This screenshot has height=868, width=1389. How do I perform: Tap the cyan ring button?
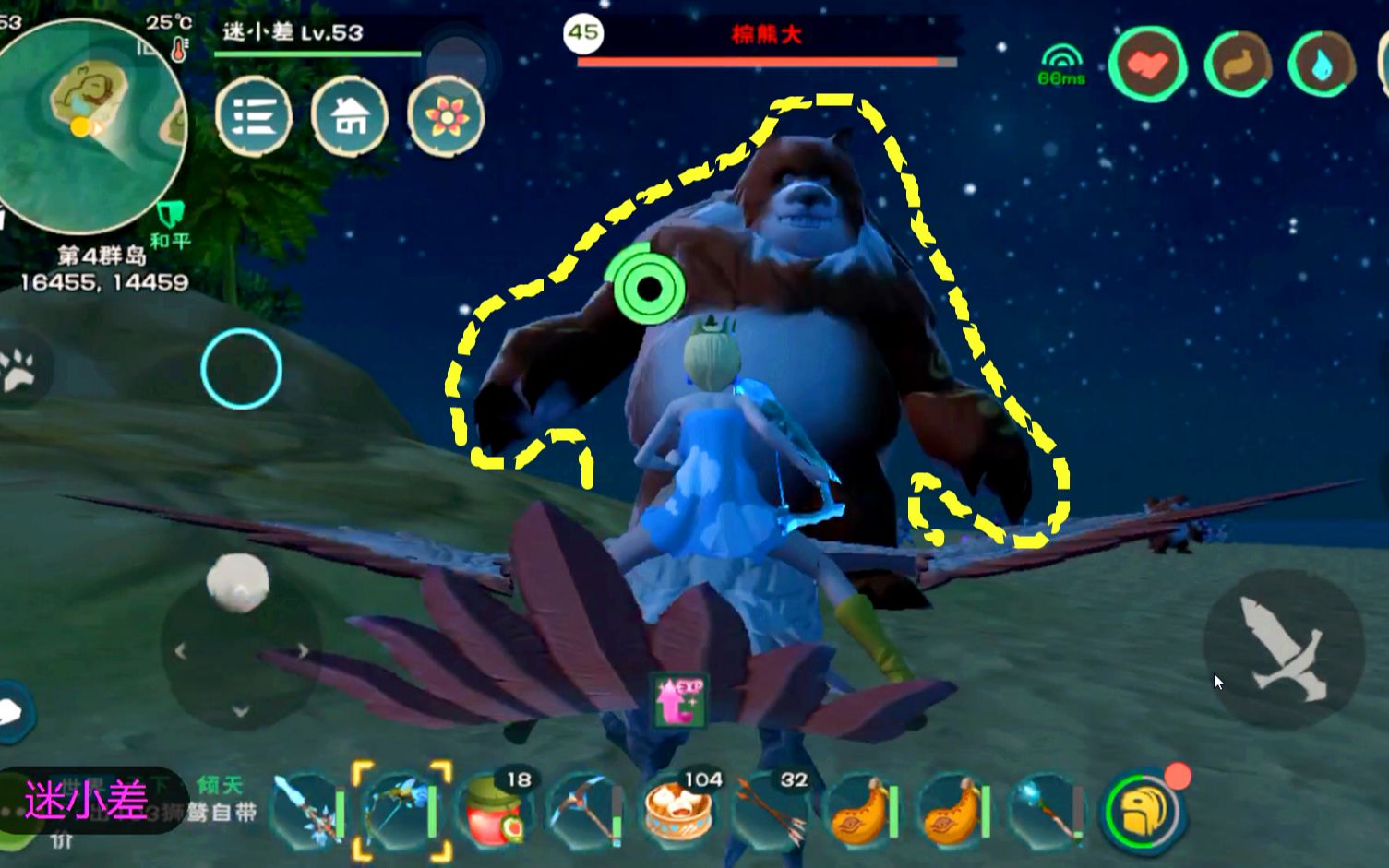[241, 369]
